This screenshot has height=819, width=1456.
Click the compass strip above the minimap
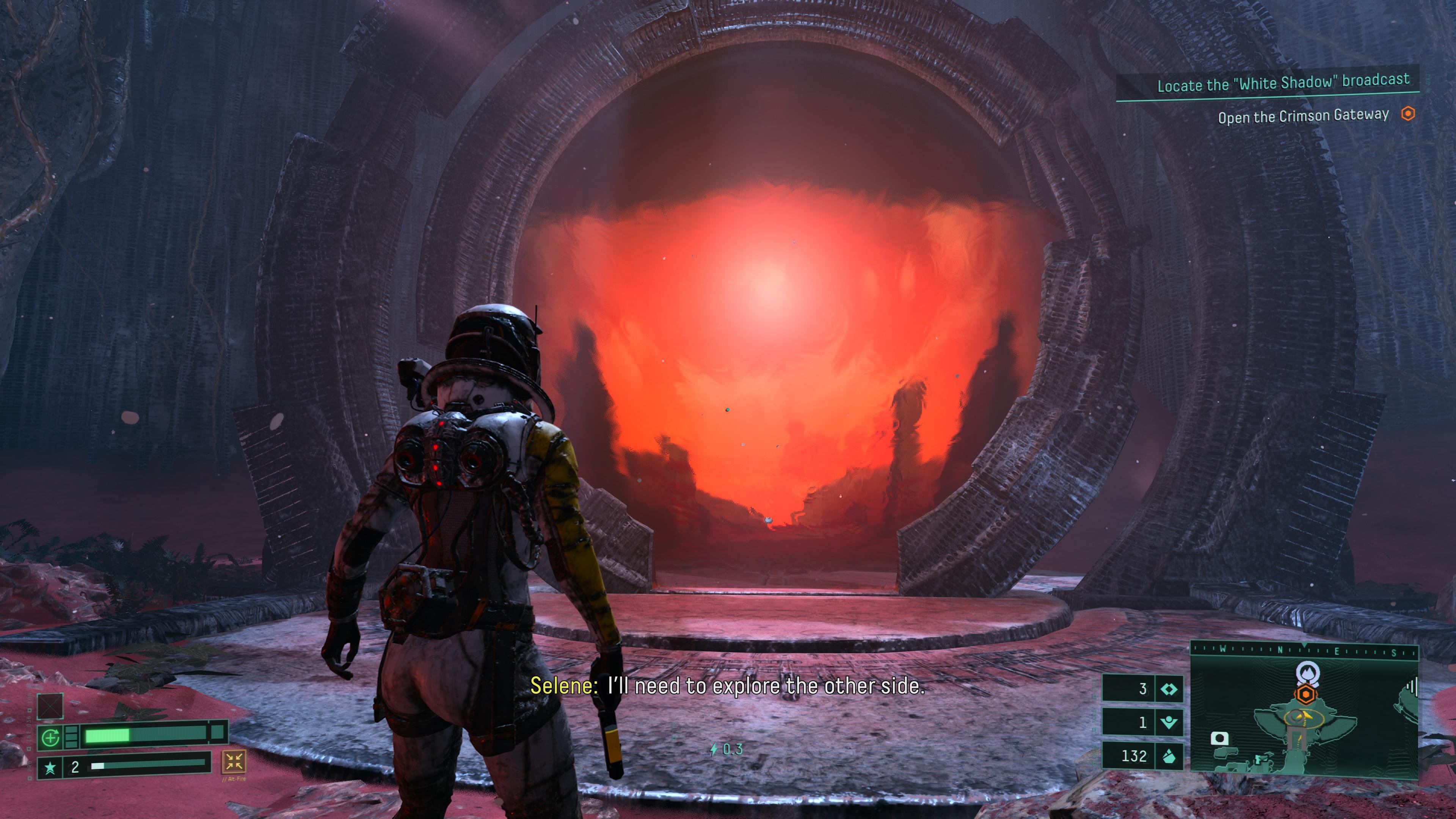[x=1304, y=650]
